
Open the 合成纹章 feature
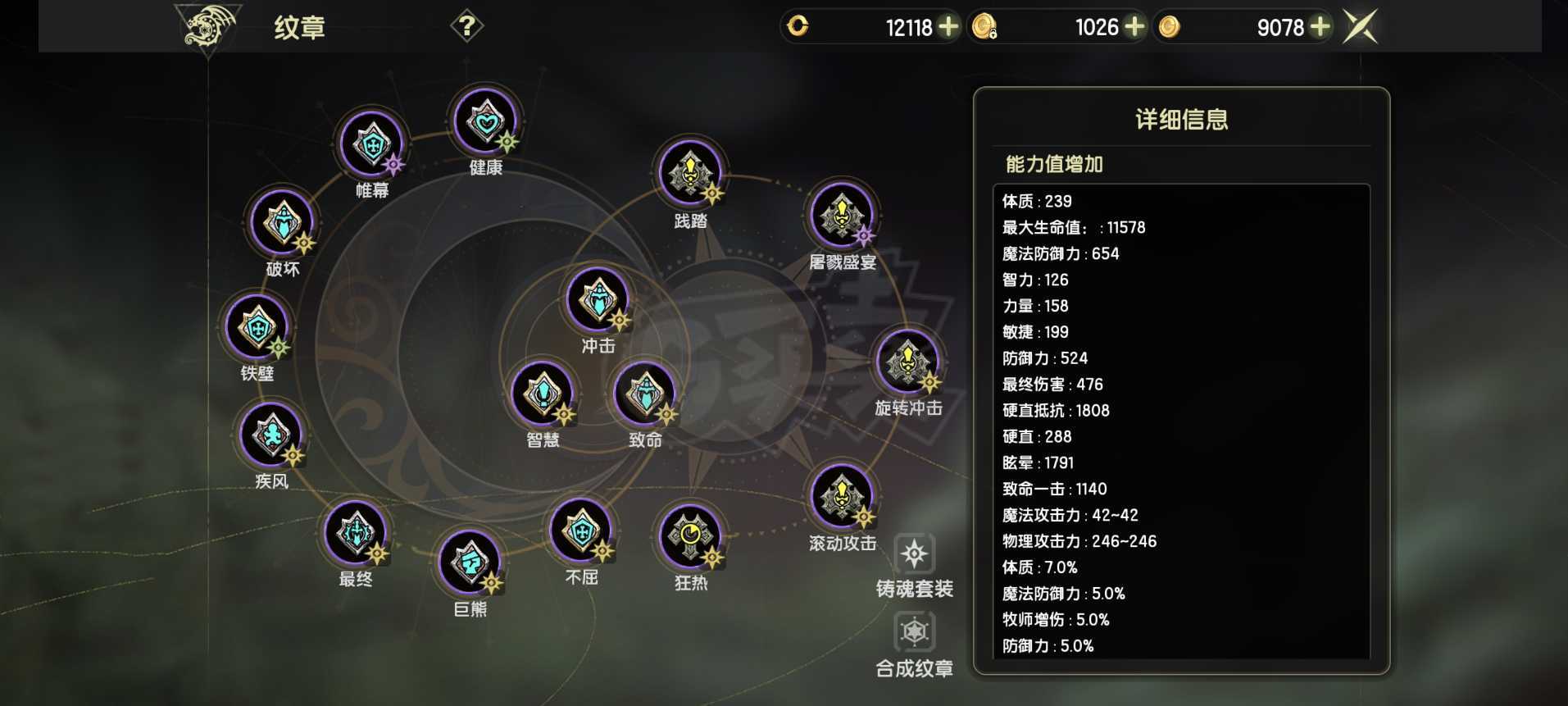coord(913,632)
